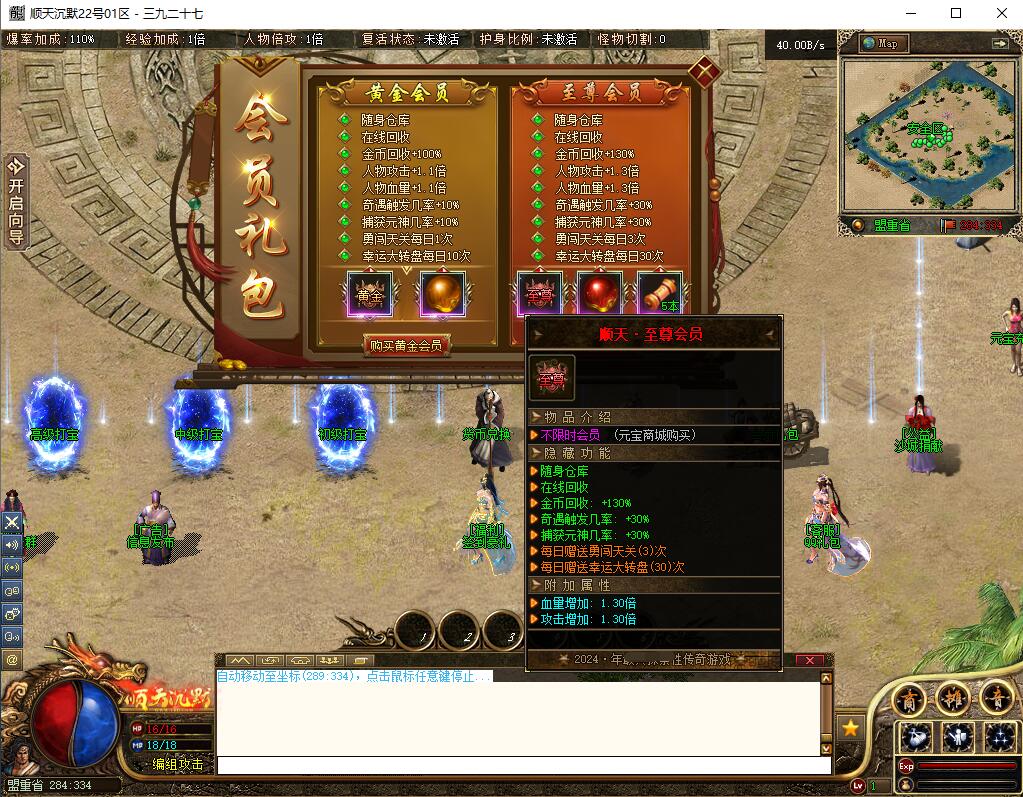Image resolution: width=1023 pixels, height=797 pixels.
Task: Open the 开启向导 guide tab
Action: click(15, 201)
